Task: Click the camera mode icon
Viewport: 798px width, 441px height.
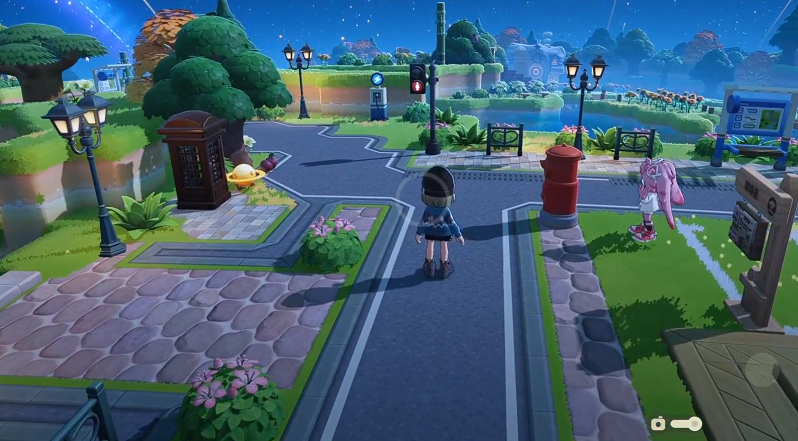Action: coord(658,424)
